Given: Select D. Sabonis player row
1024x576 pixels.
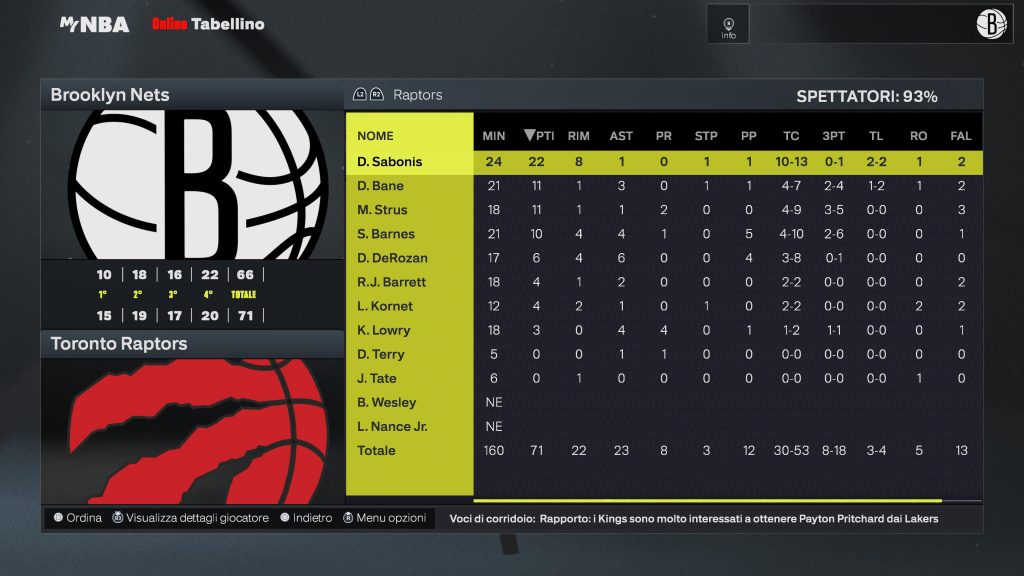Looking at the screenshot, I should [390, 162].
